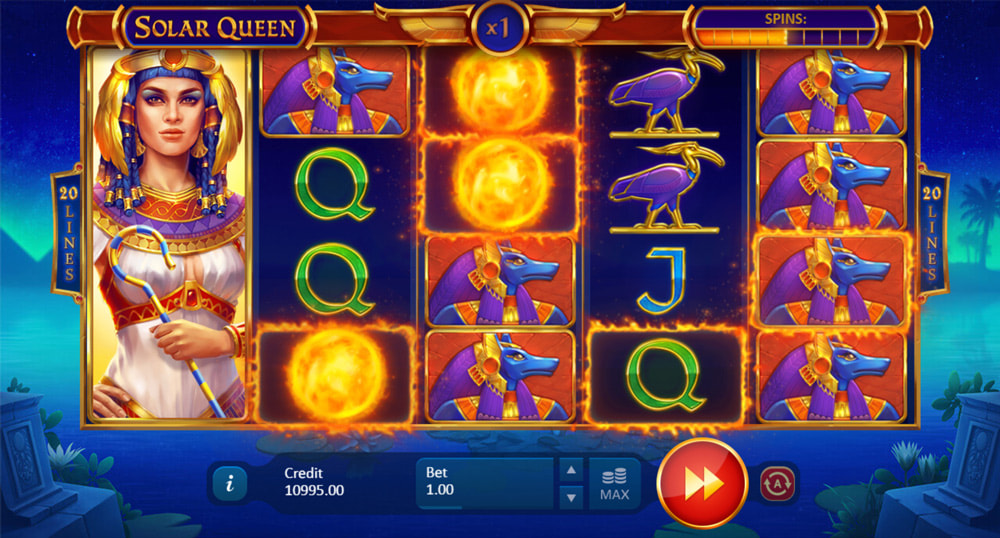Toggle the autoplay button

tap(778, 482)
